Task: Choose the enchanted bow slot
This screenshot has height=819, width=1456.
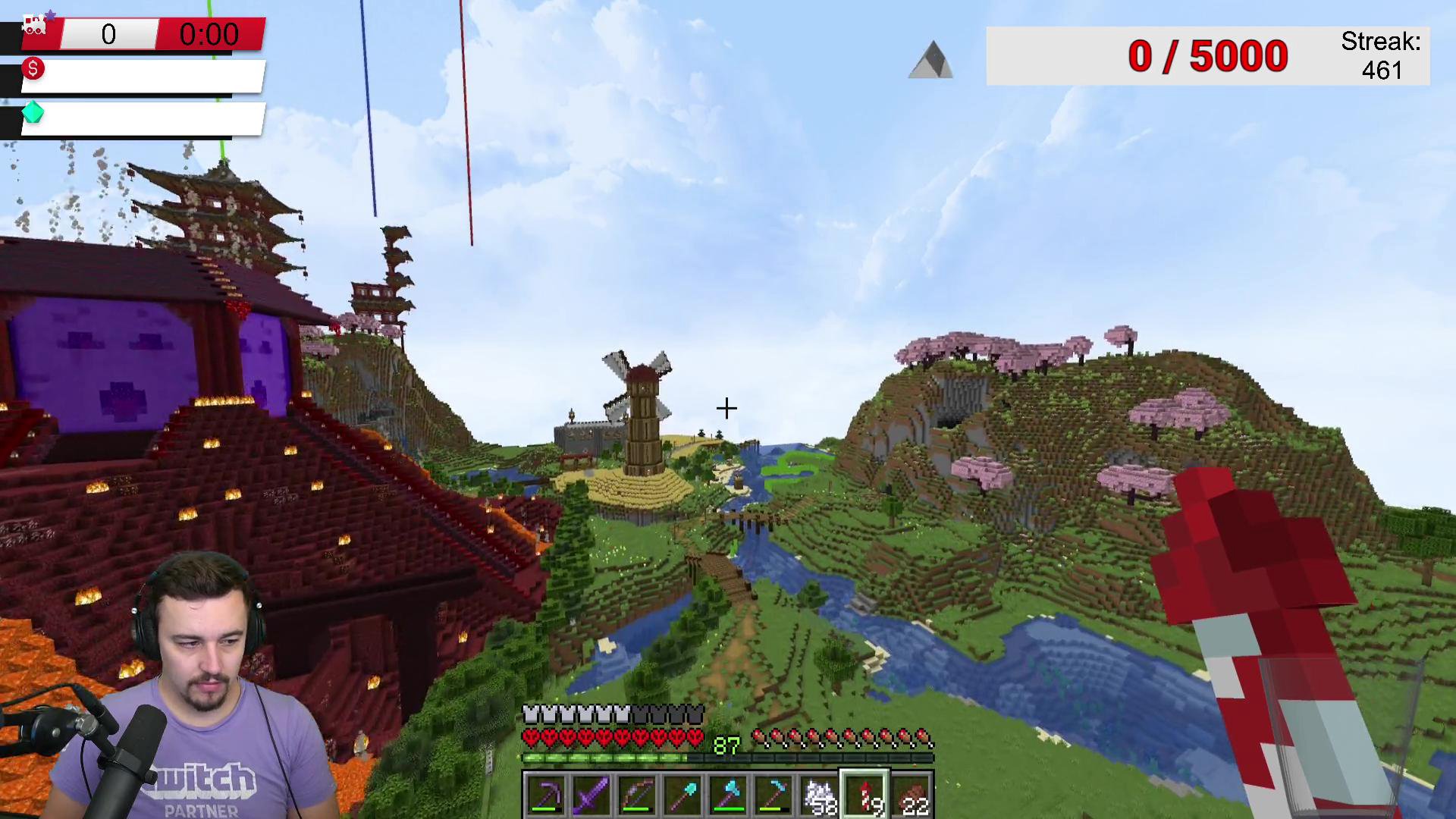Action: pos(637,795)
